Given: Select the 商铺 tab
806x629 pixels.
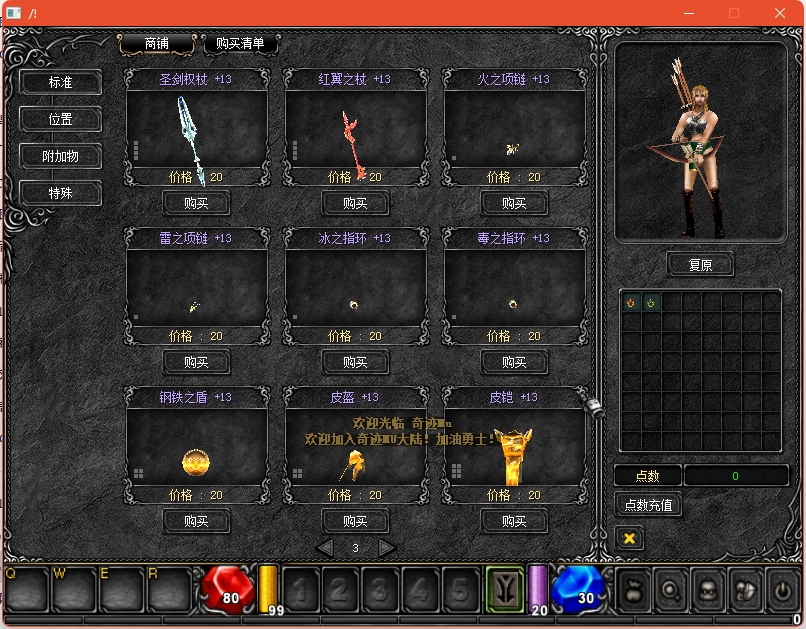Looking at the screenshot, I should (157, 44).
